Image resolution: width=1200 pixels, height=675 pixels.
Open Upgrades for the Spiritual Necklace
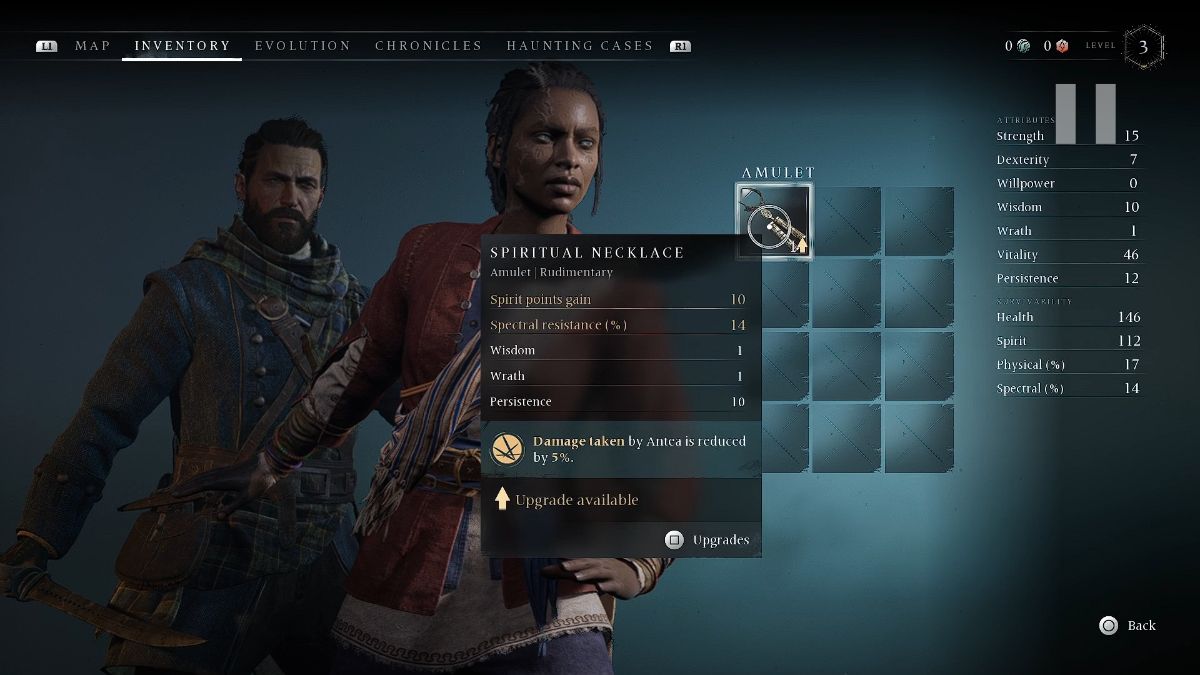pos(708,540)
